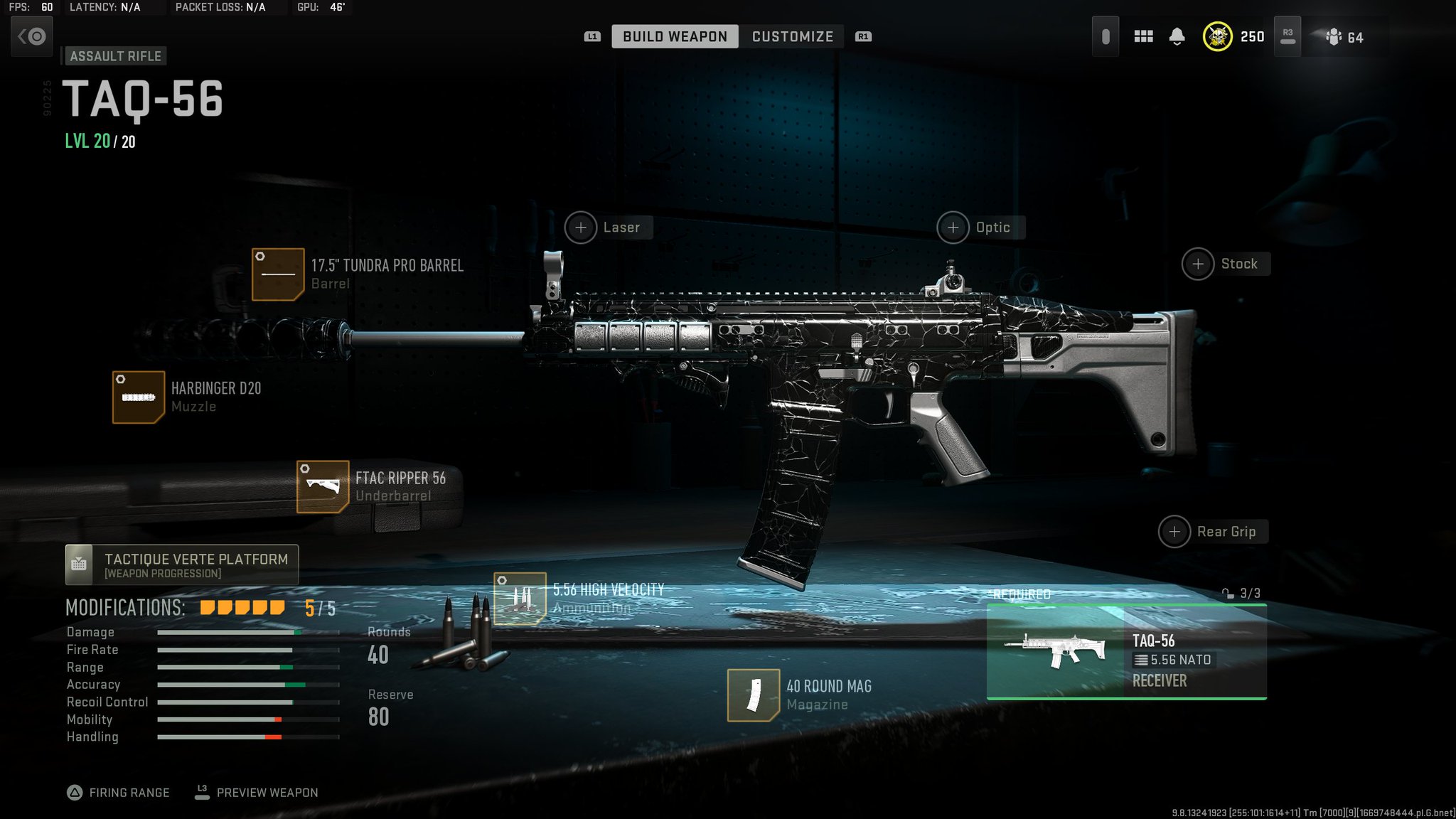
Task: Click the 17.5" Tundra Pro Barrel icon
Action: [x=279, y=274]
